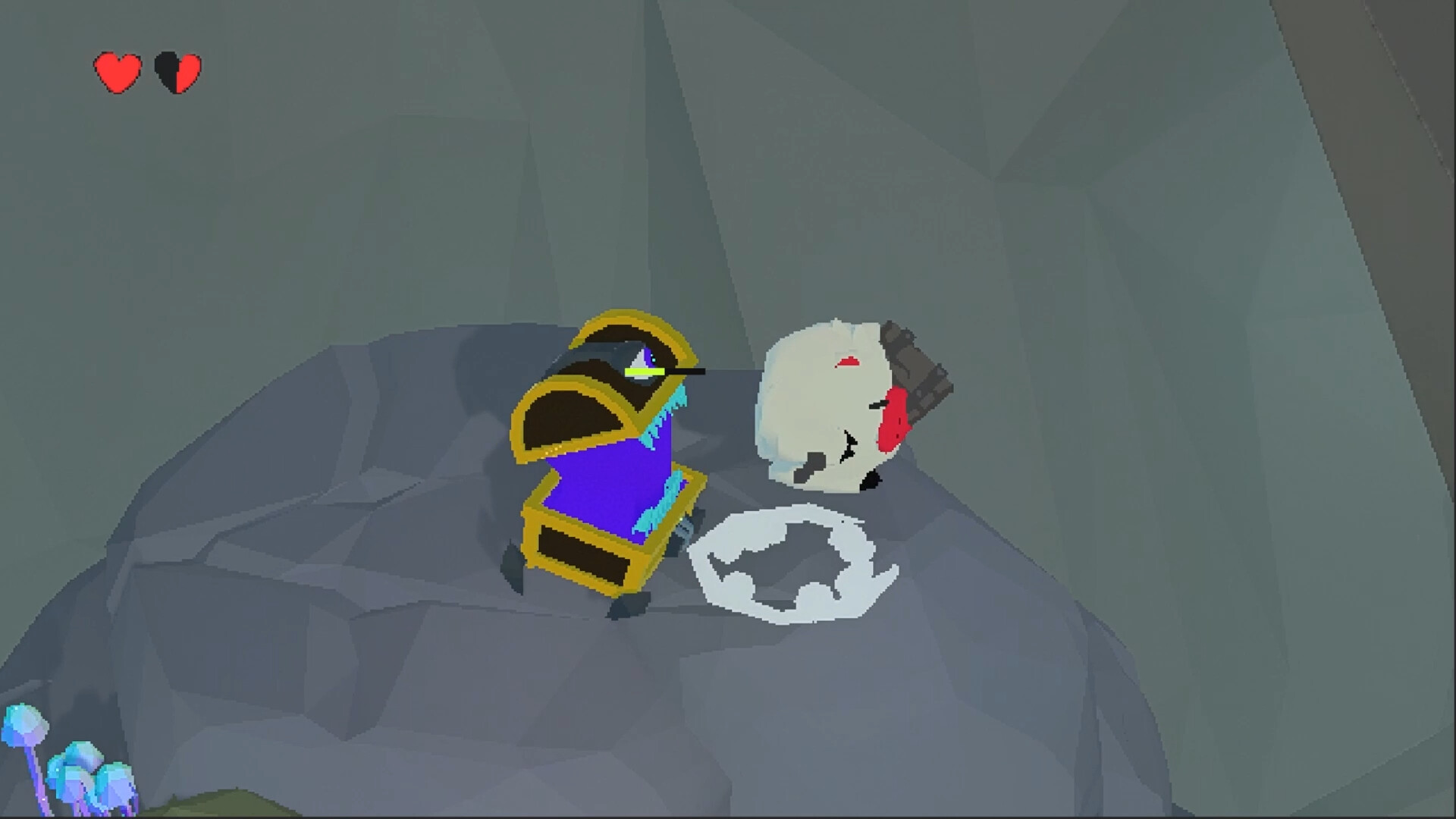Select the health bar heart row
This screenshot has height=819, width=1456.
pos(148,71)
